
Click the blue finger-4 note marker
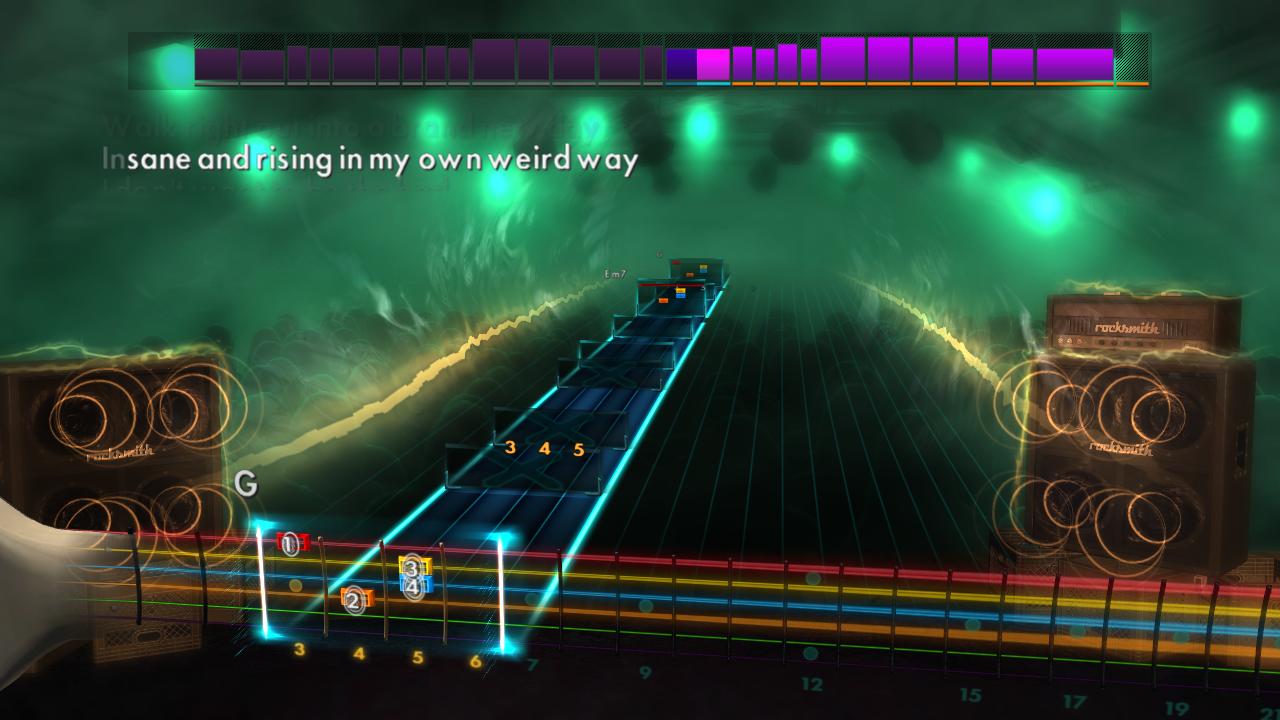(x=413, y=584)
